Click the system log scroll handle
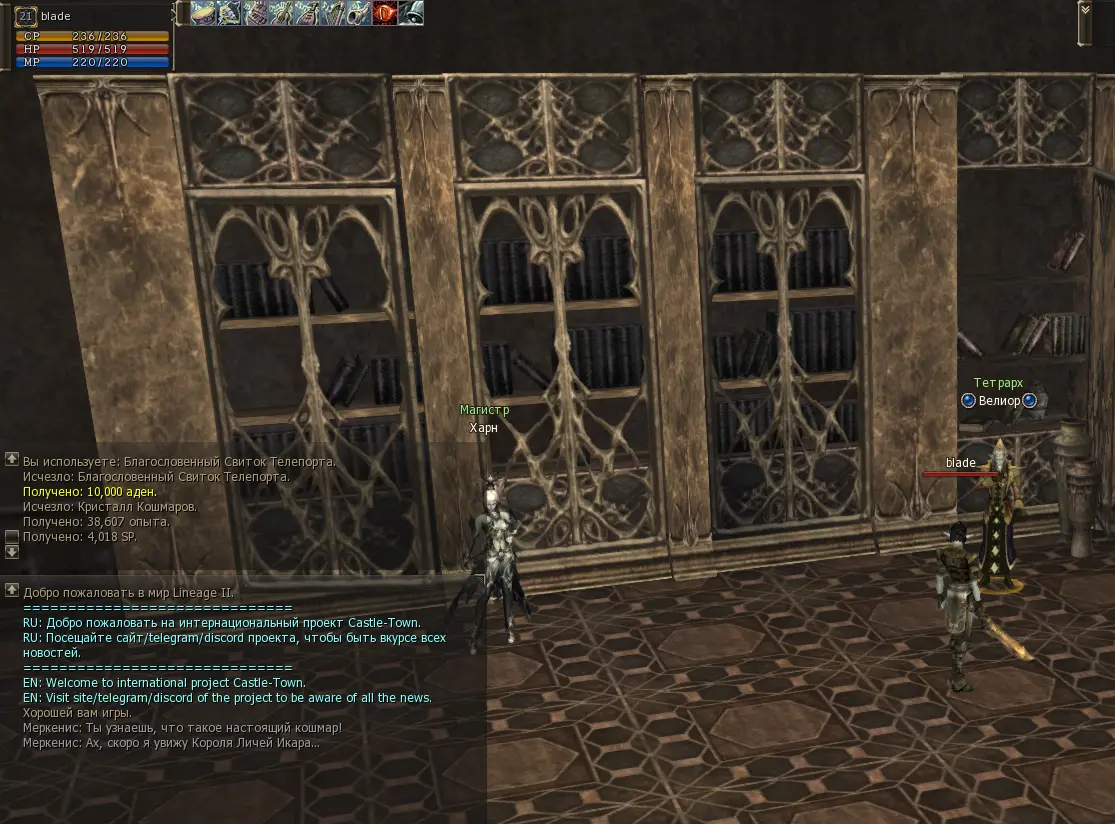The image size is (1115, 824). tap(12, 537)
